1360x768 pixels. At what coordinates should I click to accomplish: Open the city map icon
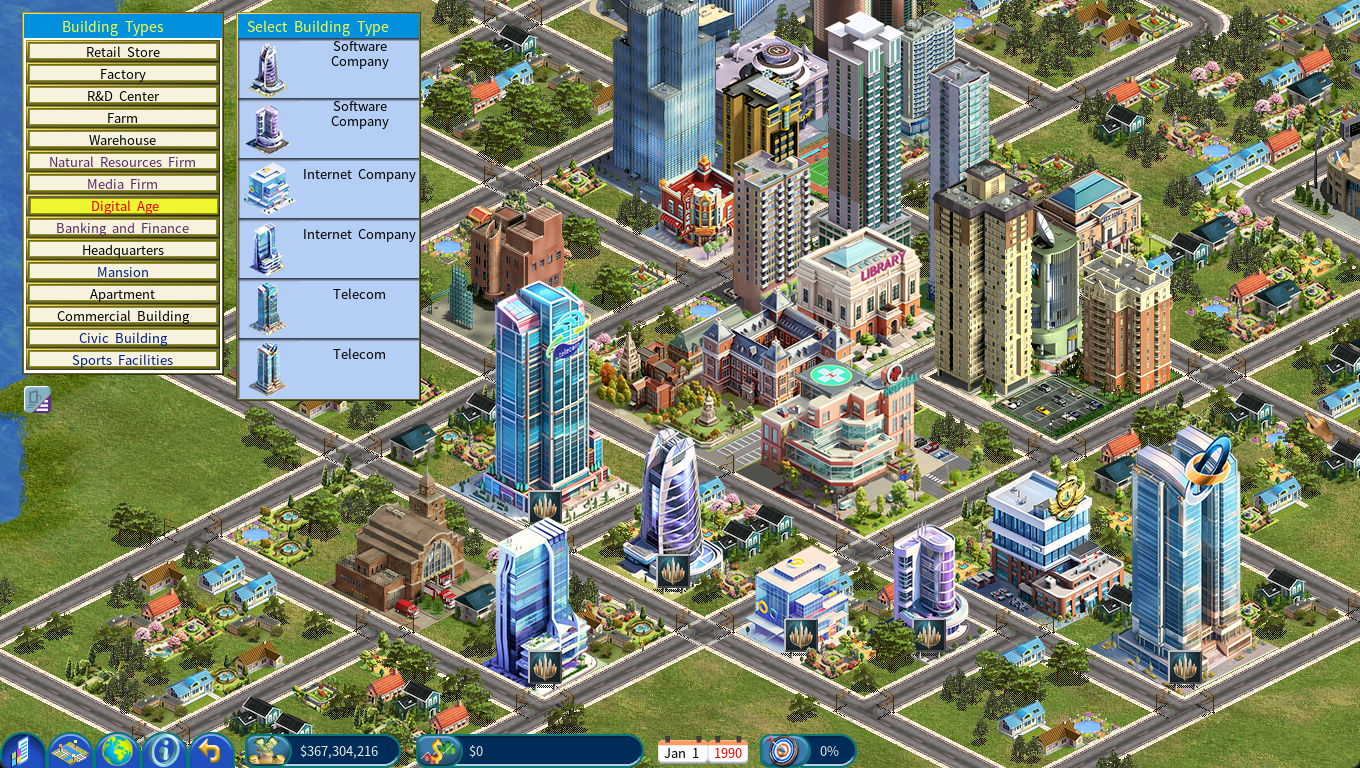[71, 750]
